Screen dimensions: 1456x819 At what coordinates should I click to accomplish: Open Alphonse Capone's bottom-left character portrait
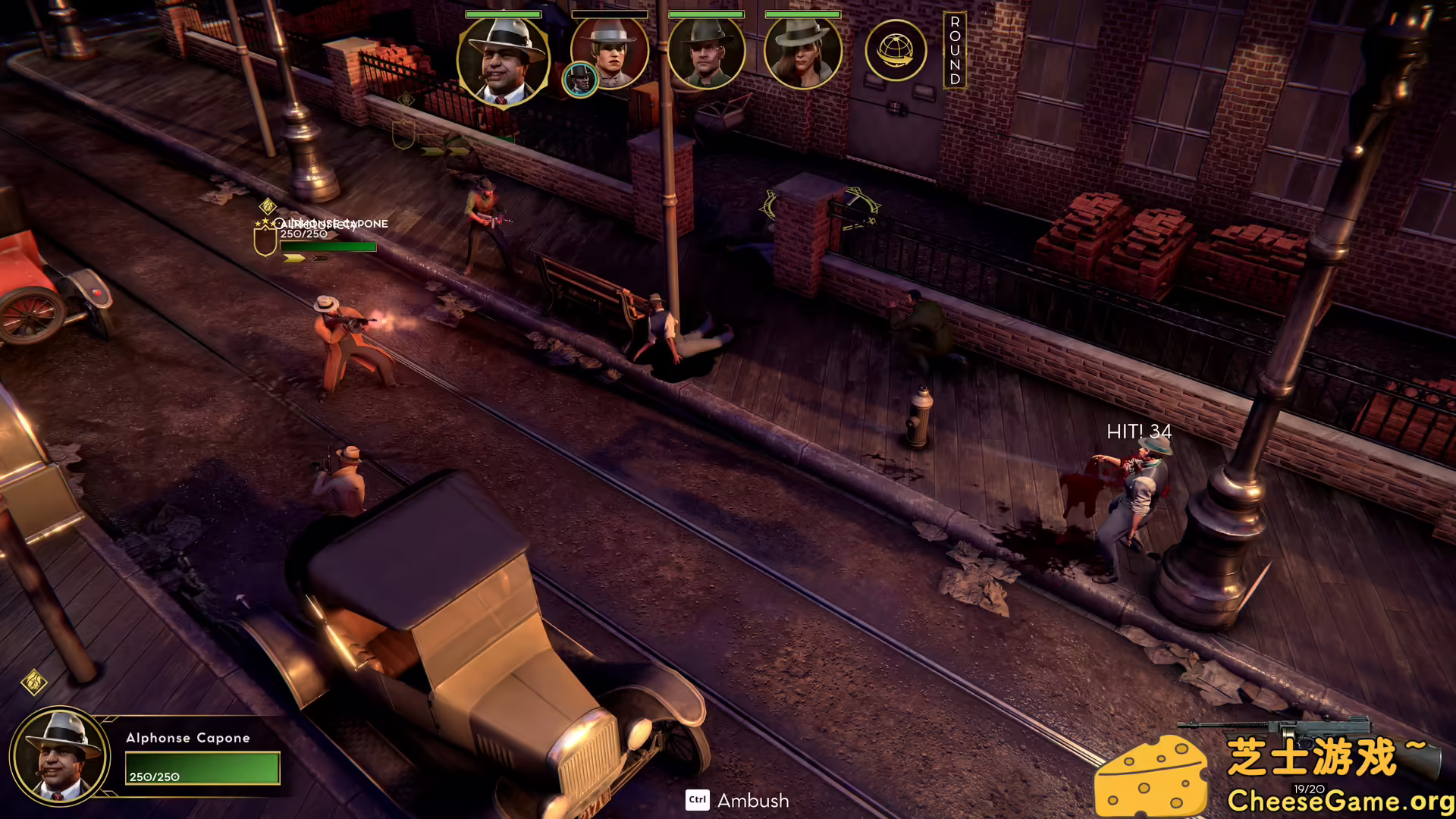[60, 756]
